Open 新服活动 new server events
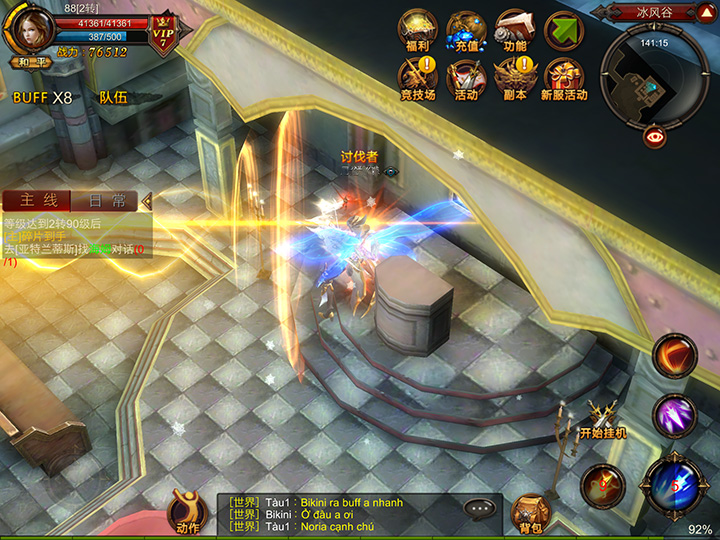720x540 pixels. (x=564, y=78)
